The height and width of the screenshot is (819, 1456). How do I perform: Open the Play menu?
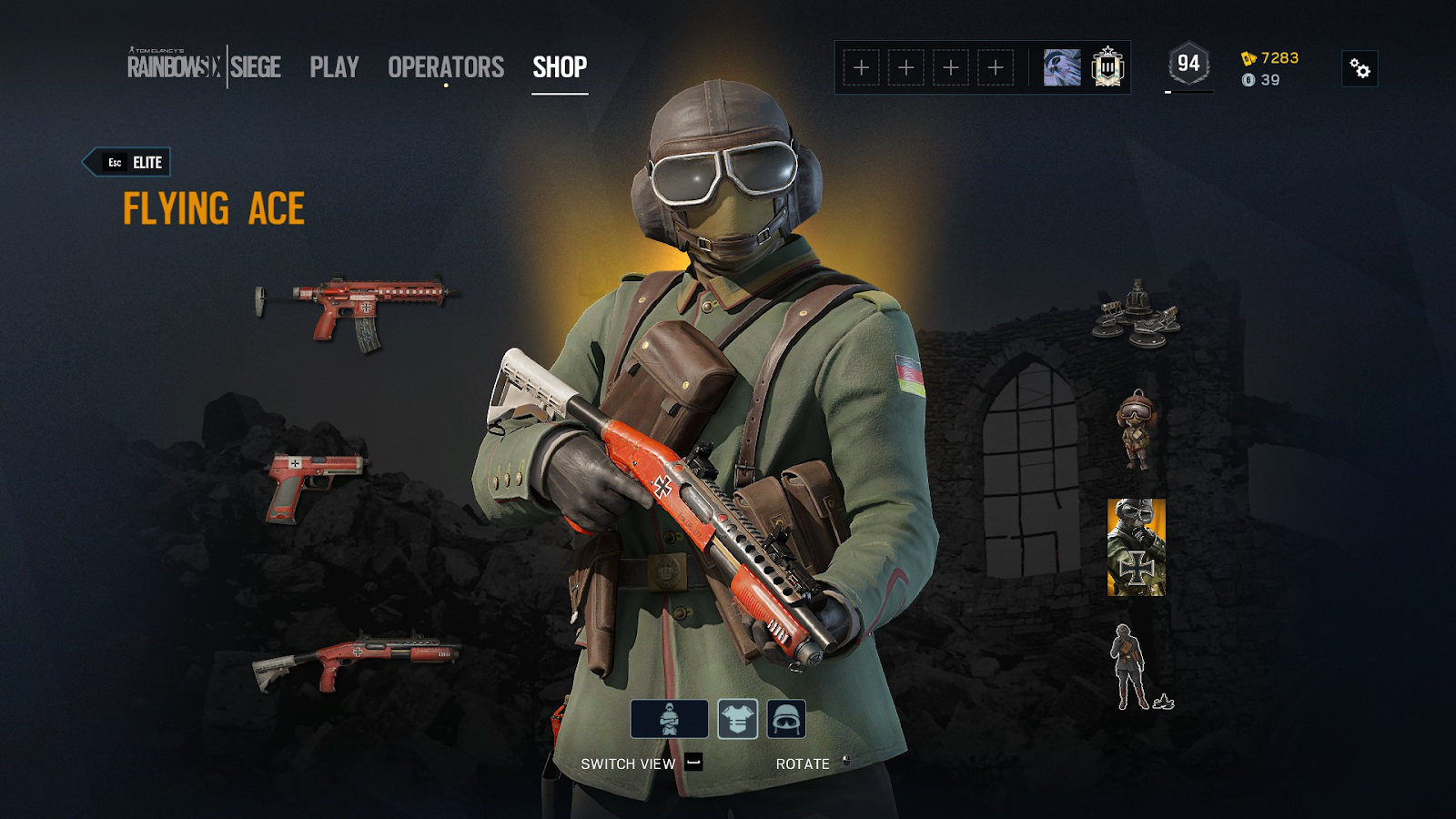[x=334, y=67]
